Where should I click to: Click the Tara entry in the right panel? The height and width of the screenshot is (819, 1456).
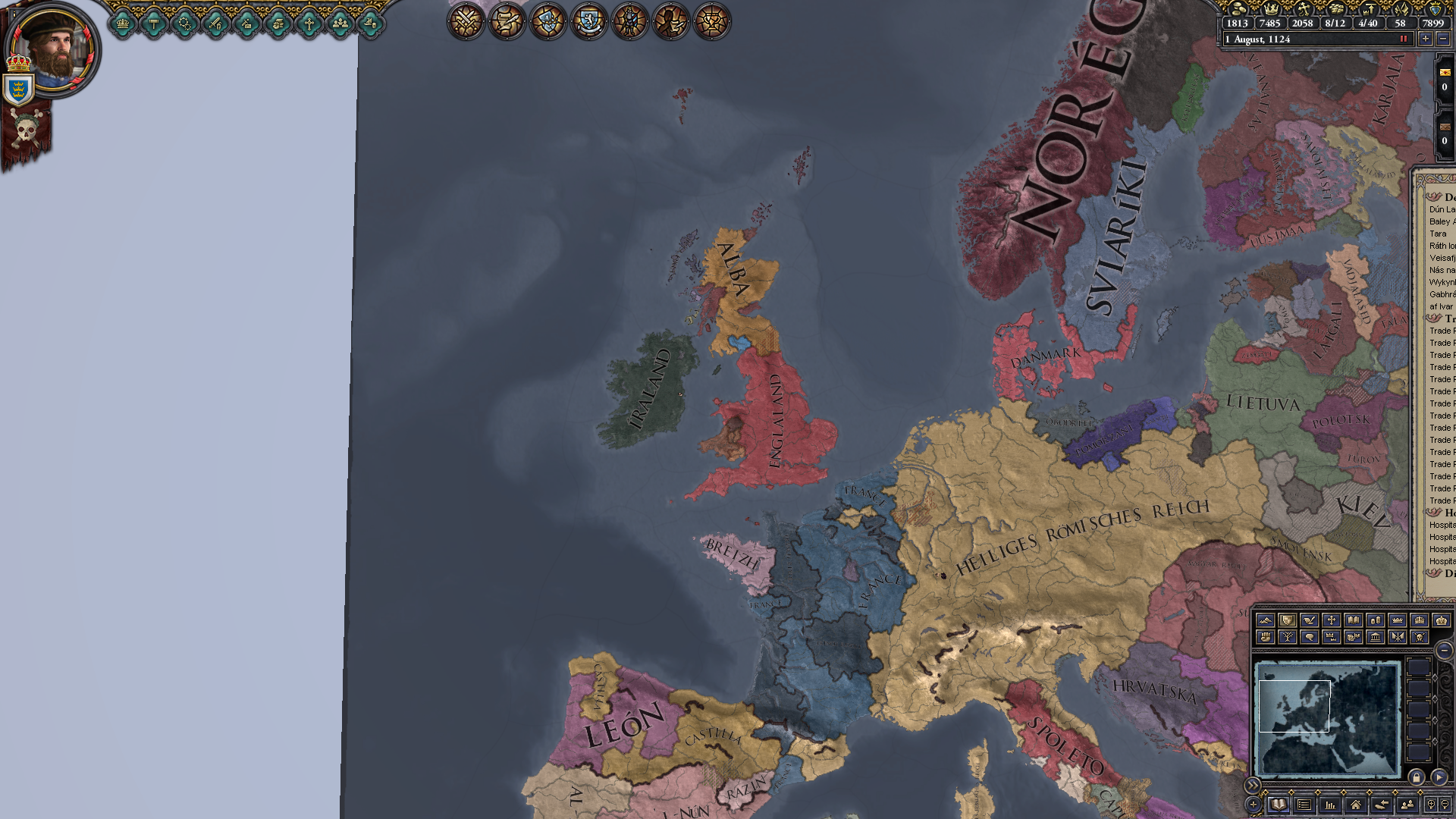tap(1439, 234)
